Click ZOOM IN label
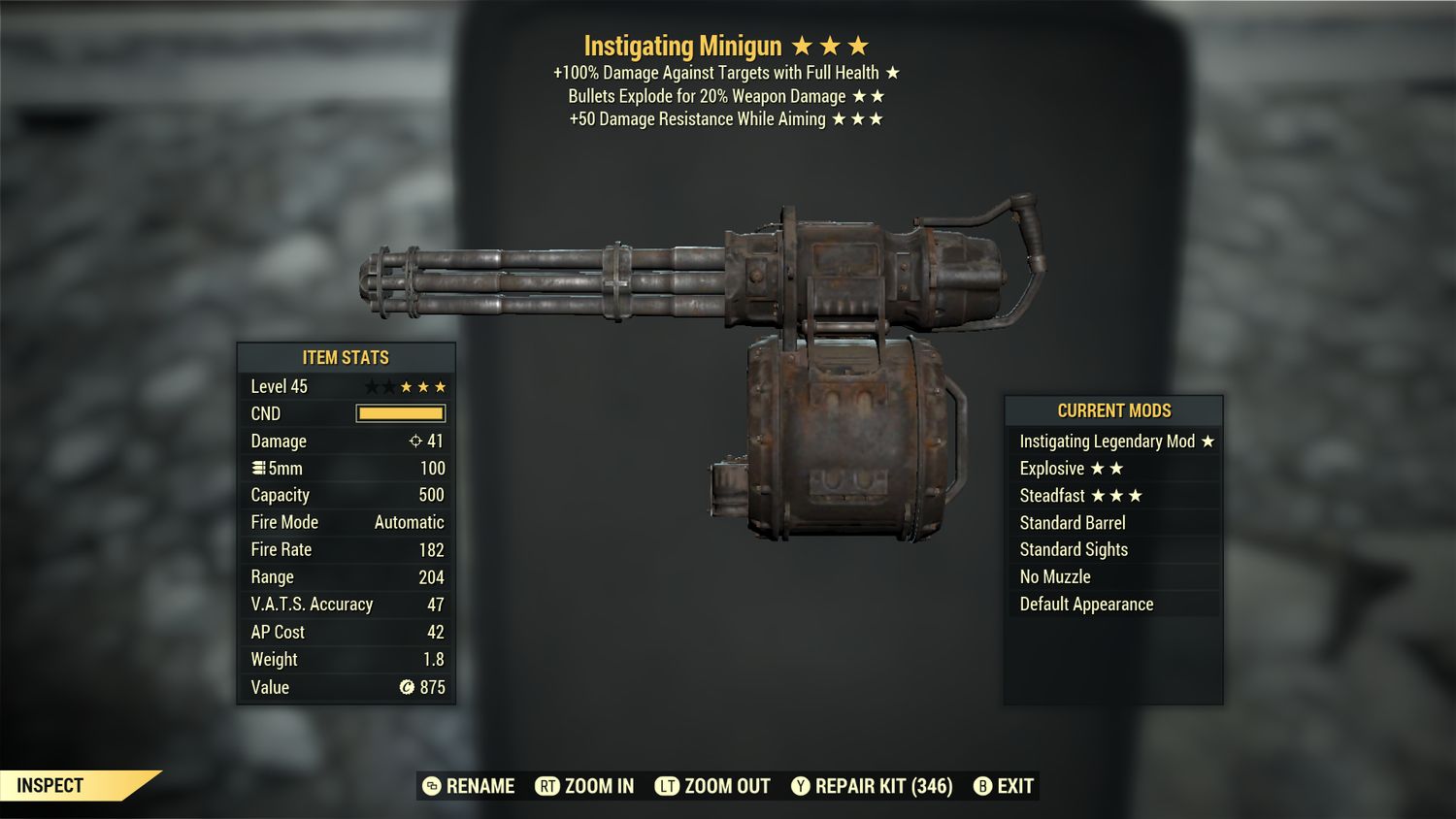This screenshot has height=819, width=1456. click(x=597, y=786)
